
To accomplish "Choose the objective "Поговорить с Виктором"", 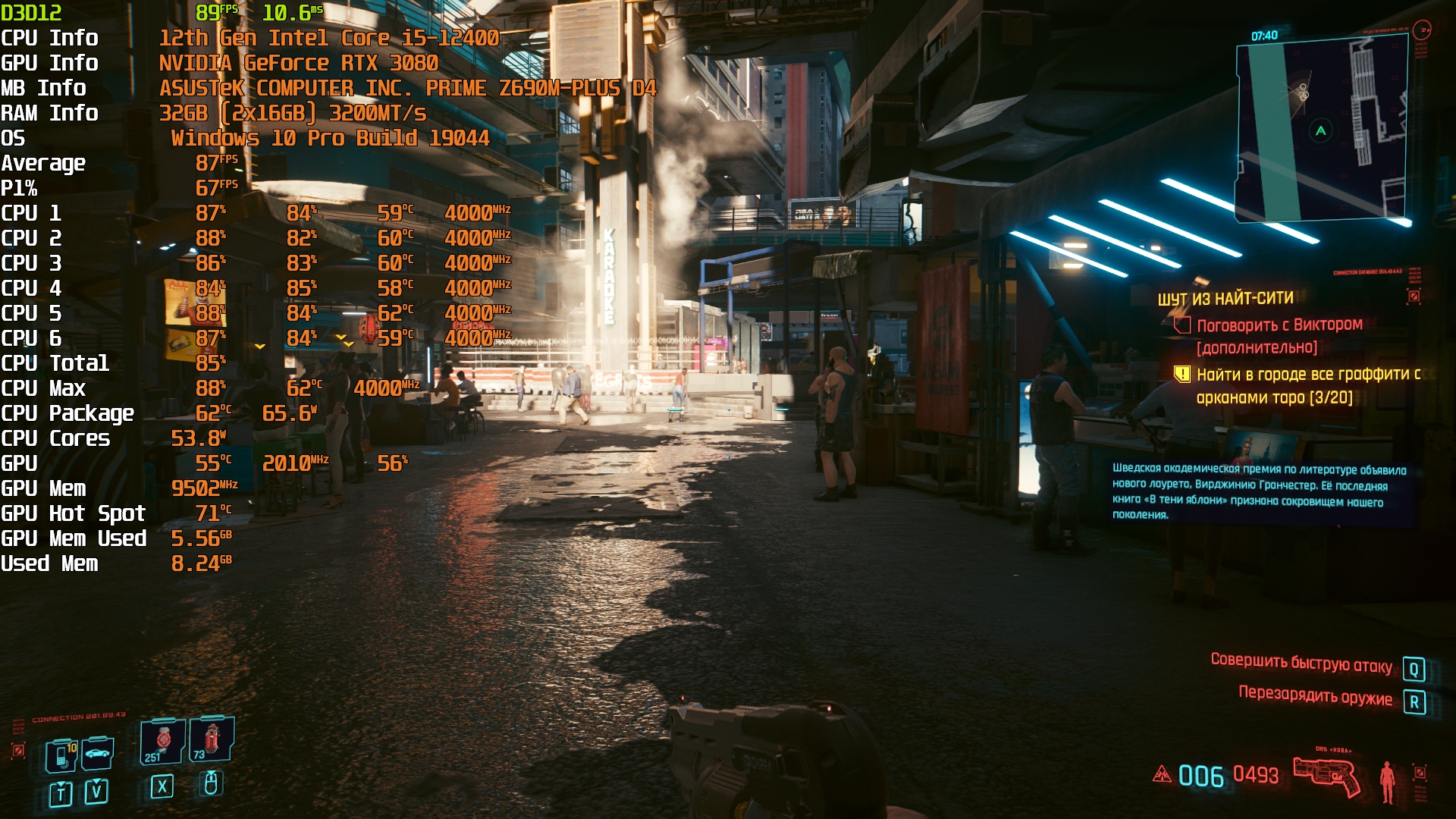I will coord(1279,325).
